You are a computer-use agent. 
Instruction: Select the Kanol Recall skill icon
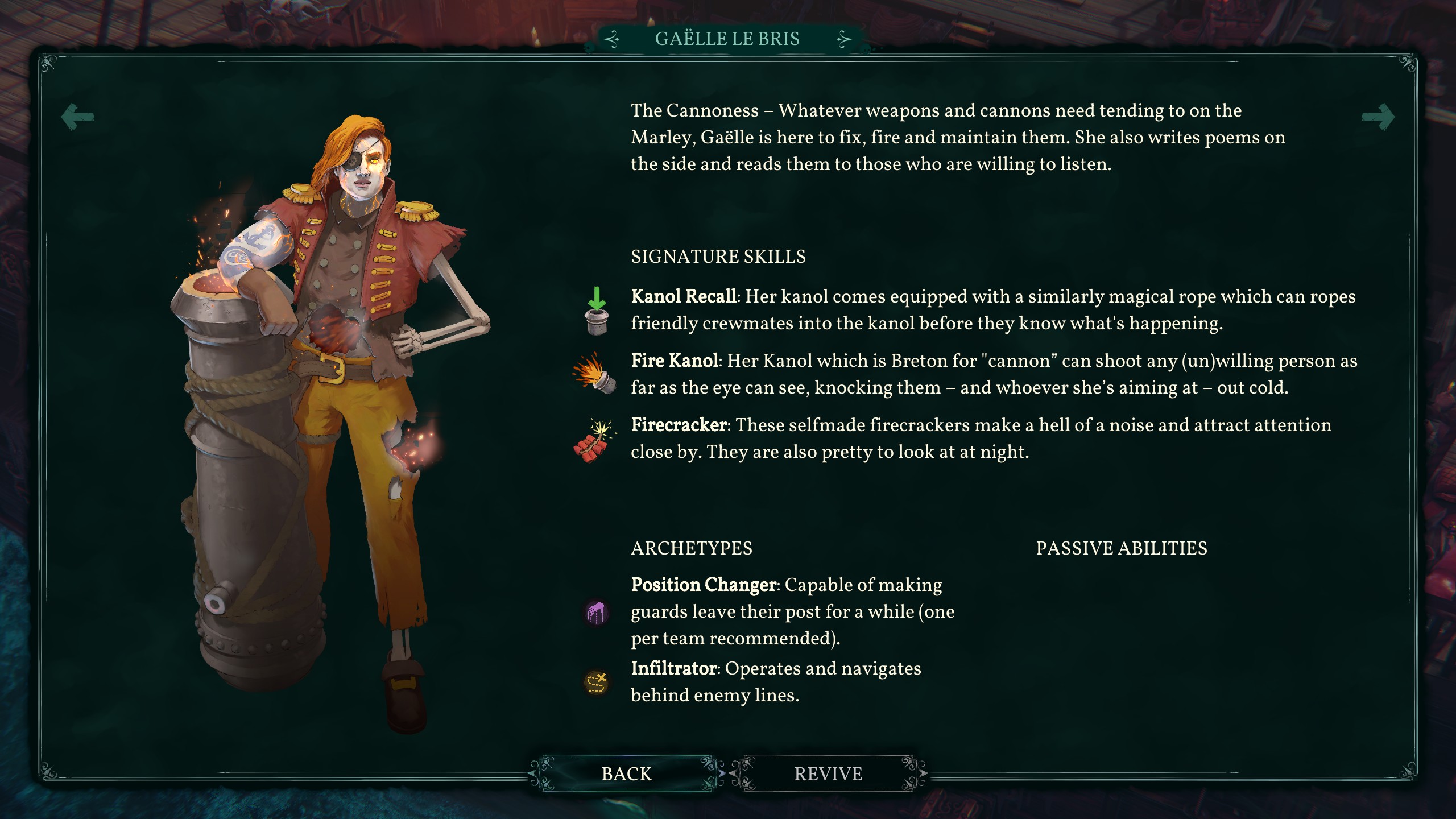click(x=596, y=311)
